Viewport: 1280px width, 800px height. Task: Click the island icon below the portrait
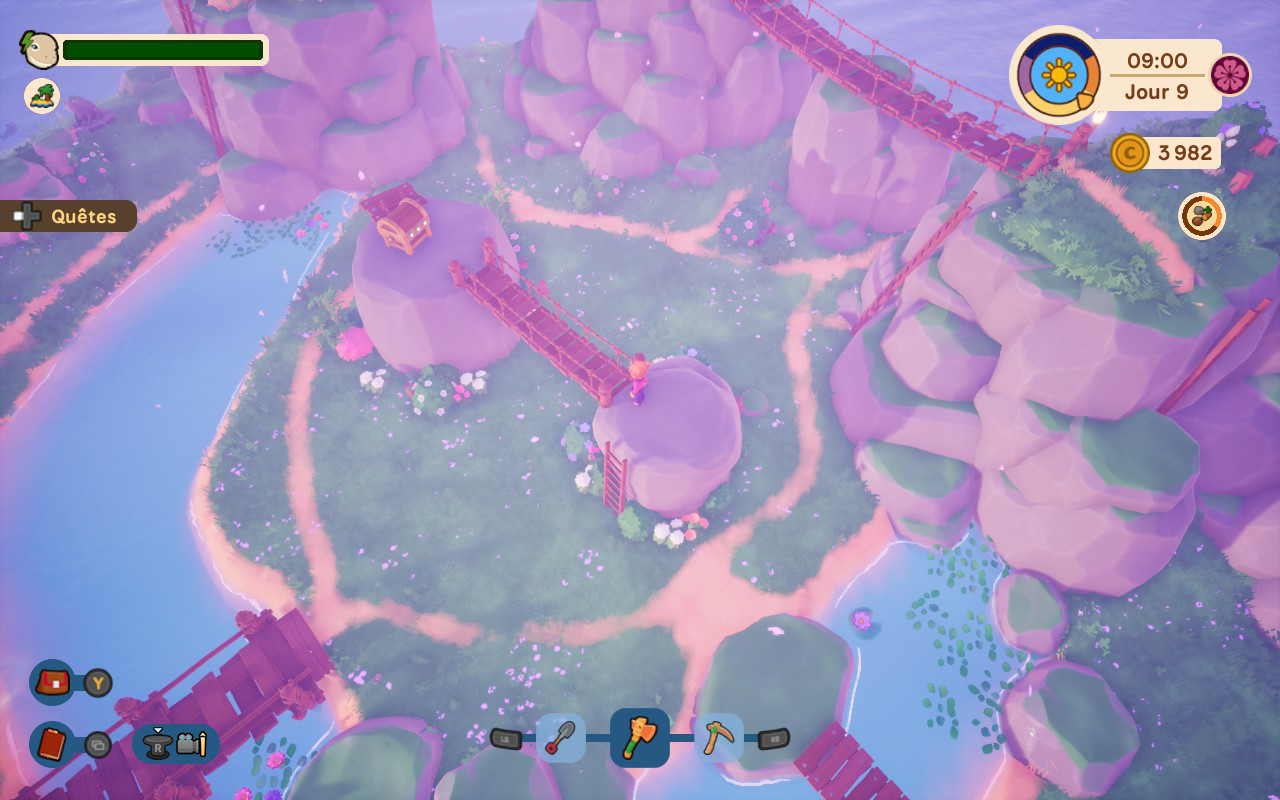tap(42, 96)
